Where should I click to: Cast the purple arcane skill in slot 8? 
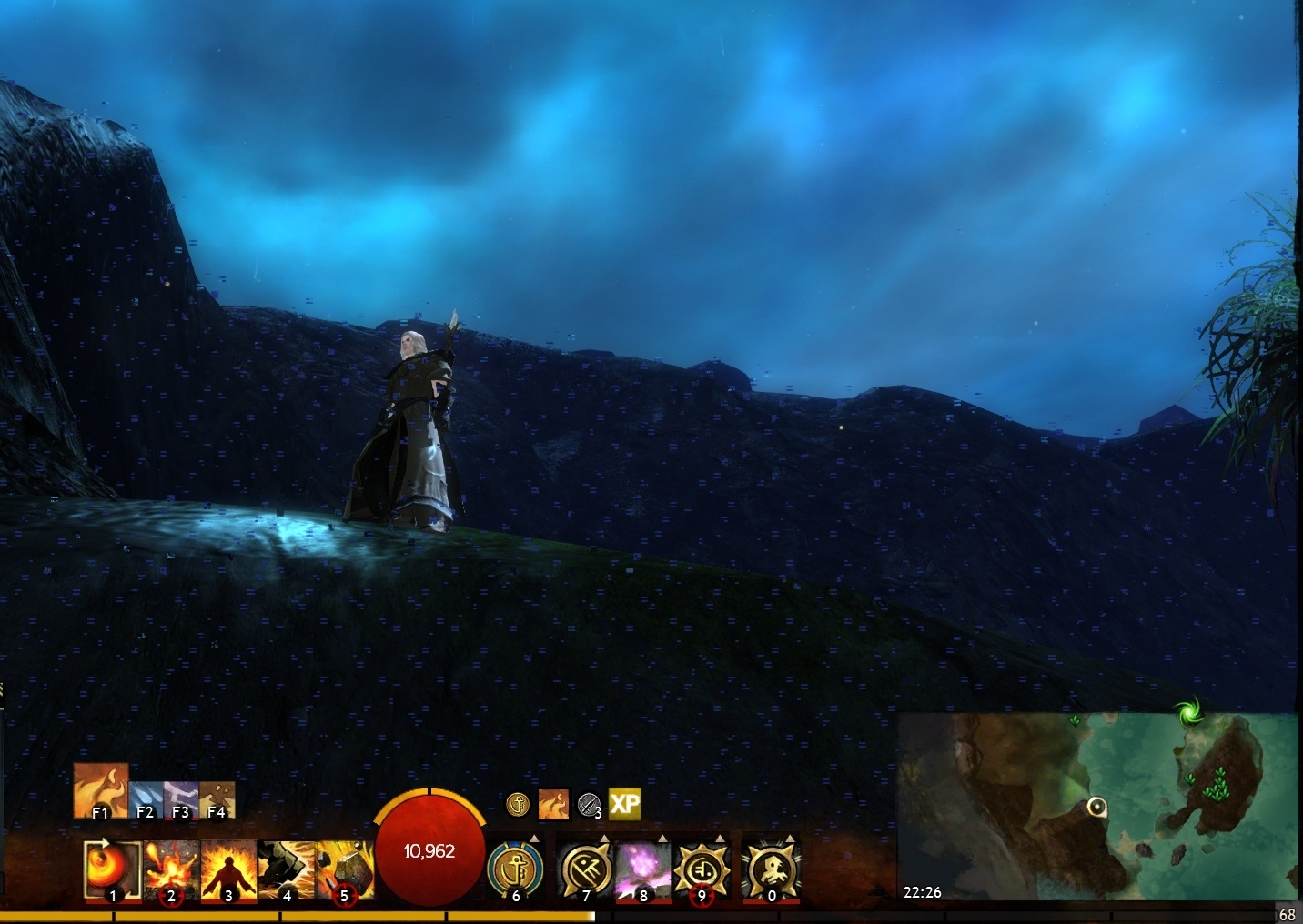tap(643, 869)
